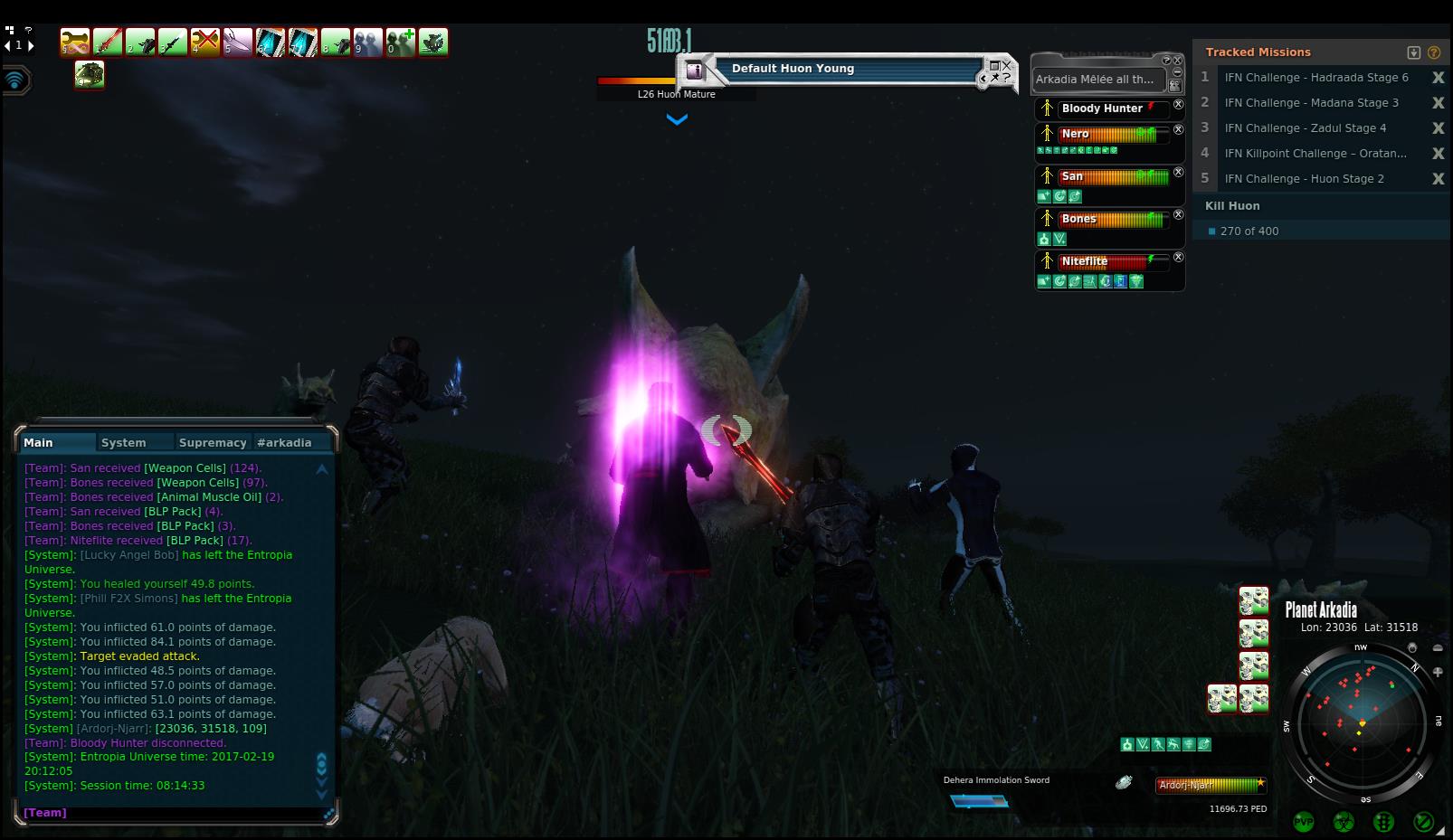Click the Planet Arkadia radar minimap
Screen dimensions: 1453x840
point(1361,723)
